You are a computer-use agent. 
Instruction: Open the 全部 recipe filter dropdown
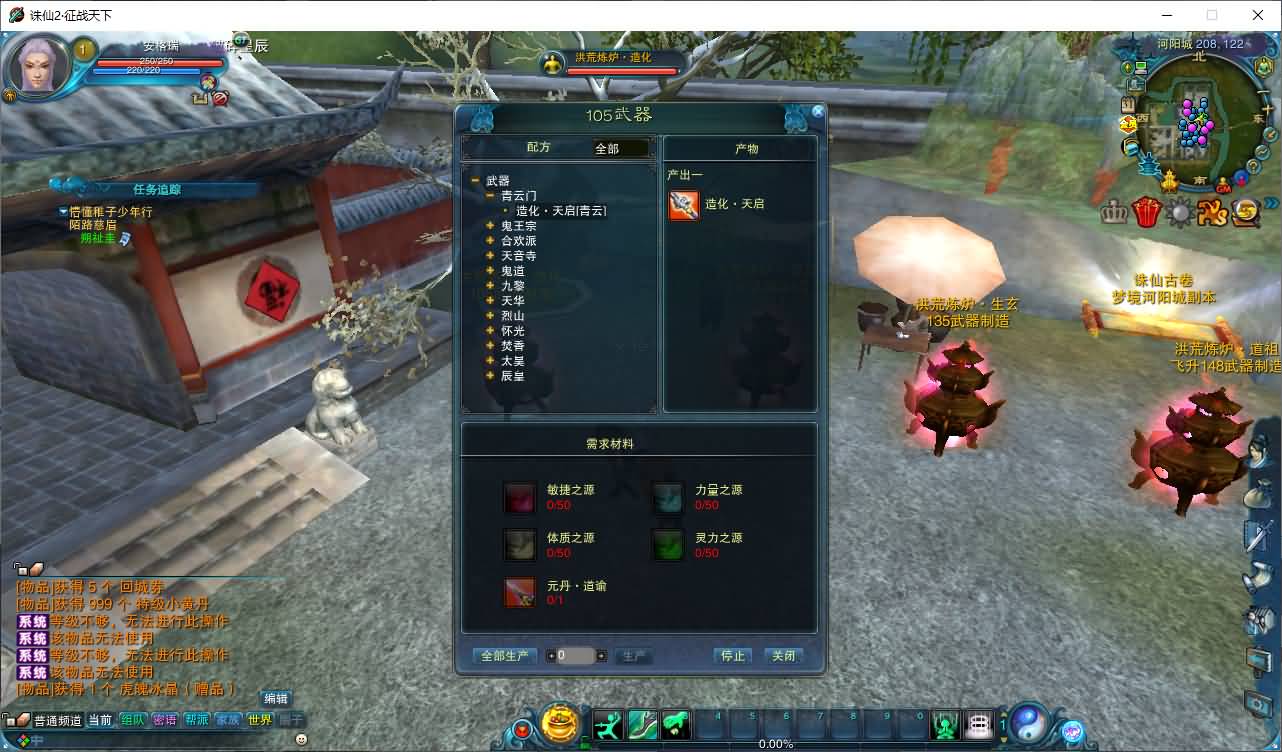(x=621, y=149)
